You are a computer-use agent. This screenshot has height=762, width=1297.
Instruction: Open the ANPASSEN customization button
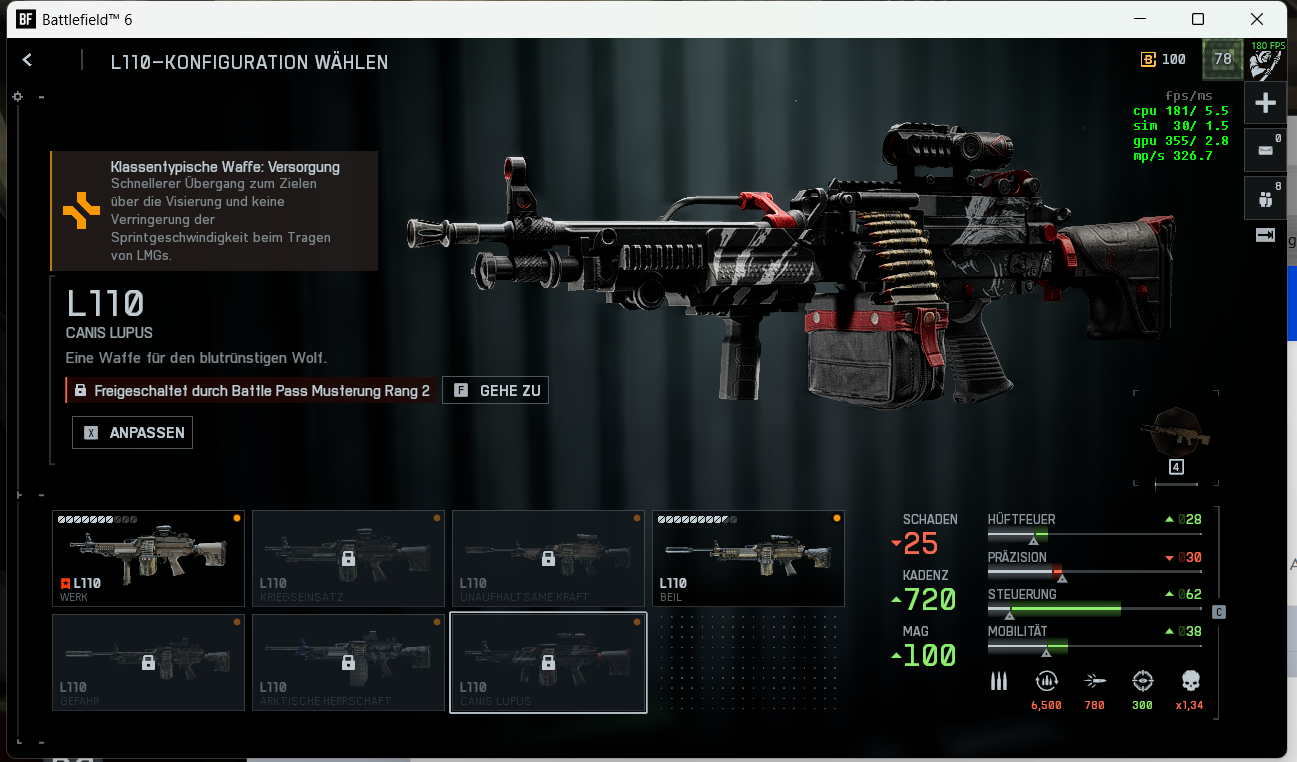[x=132, y=433]
